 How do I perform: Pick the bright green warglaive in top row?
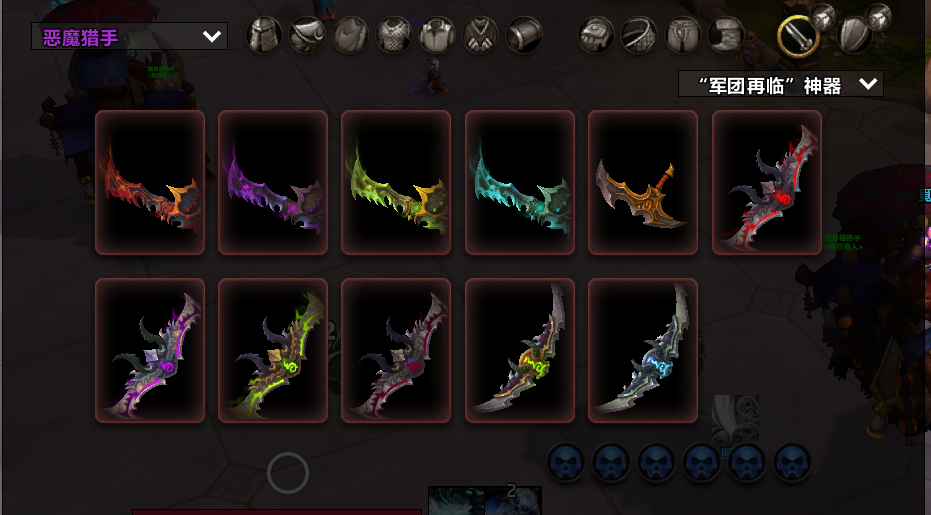[397, 182]
